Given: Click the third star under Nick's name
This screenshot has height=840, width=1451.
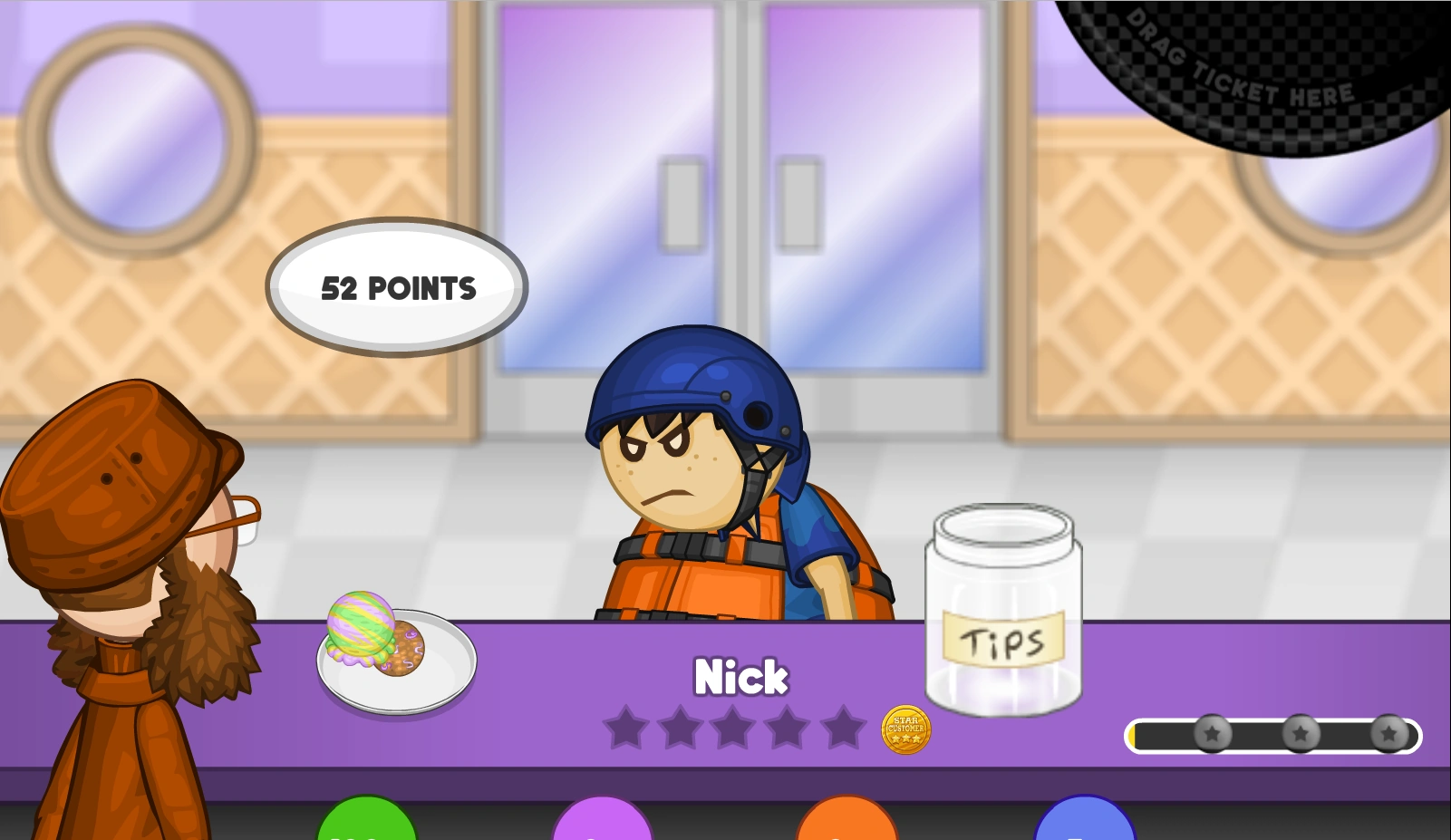Looking at the screenshot, I should [x=734, y=727].
